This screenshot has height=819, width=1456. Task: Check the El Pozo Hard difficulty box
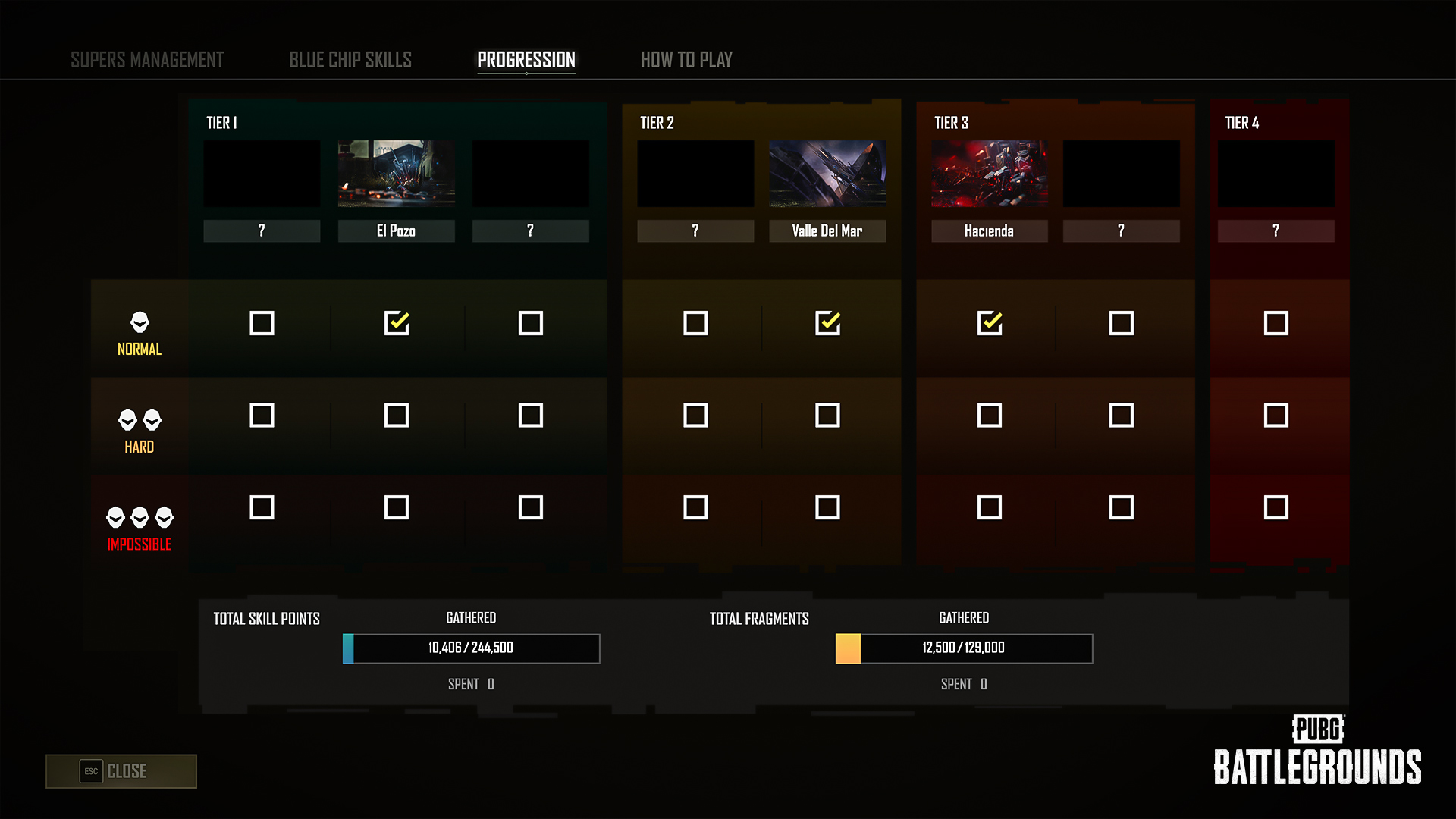[x=397, y=416]
